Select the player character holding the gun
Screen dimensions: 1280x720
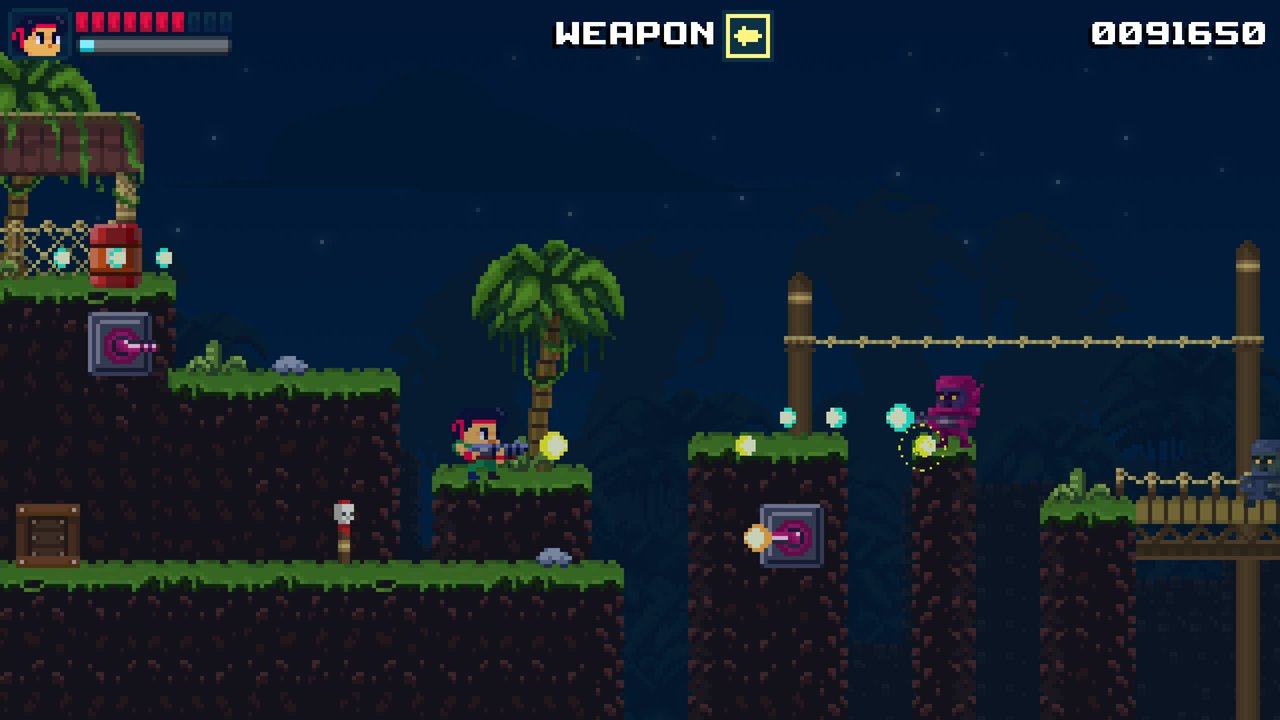tap(480, 445)
